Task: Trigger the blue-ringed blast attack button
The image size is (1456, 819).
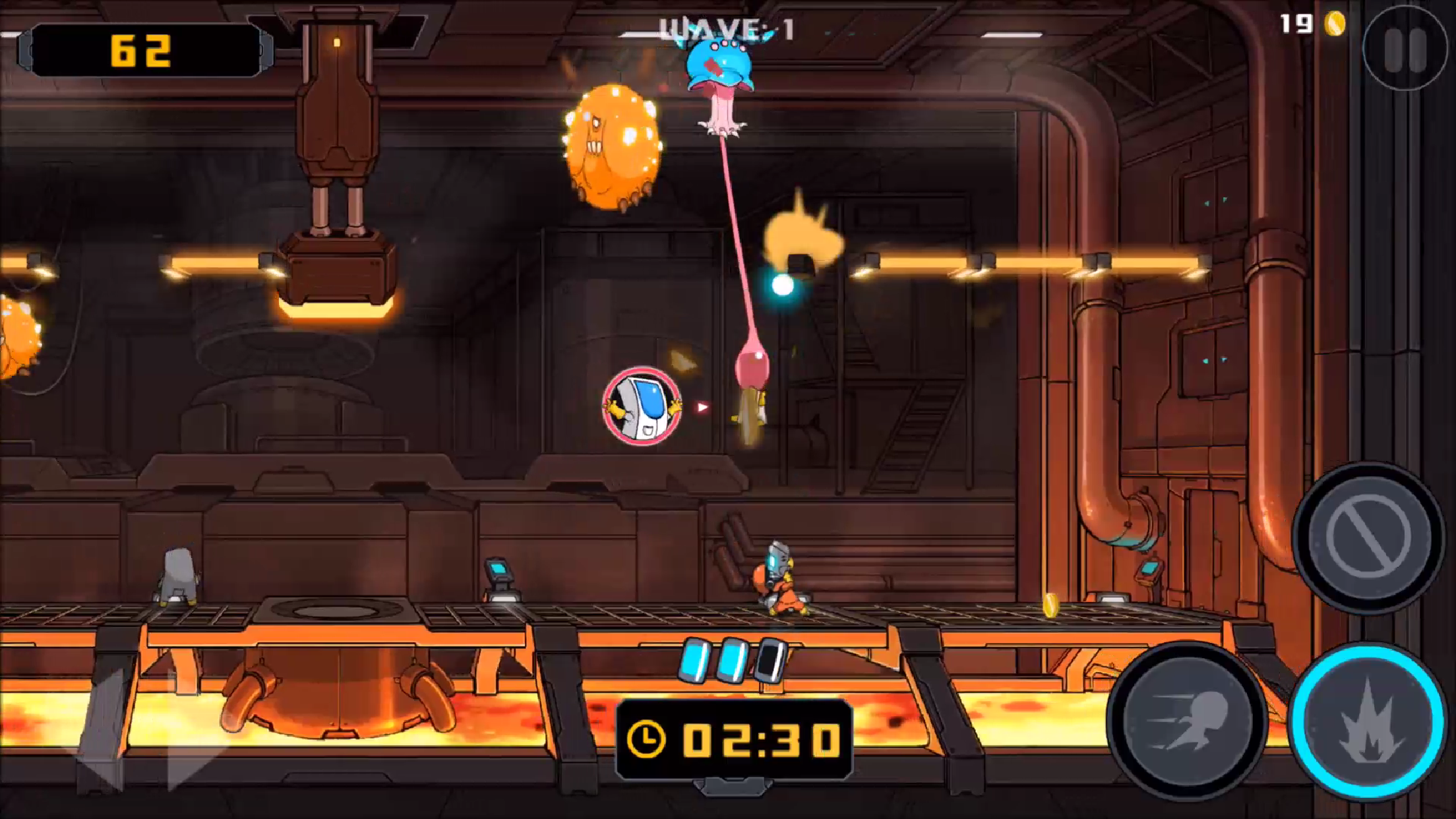Action: point(1368,722)
